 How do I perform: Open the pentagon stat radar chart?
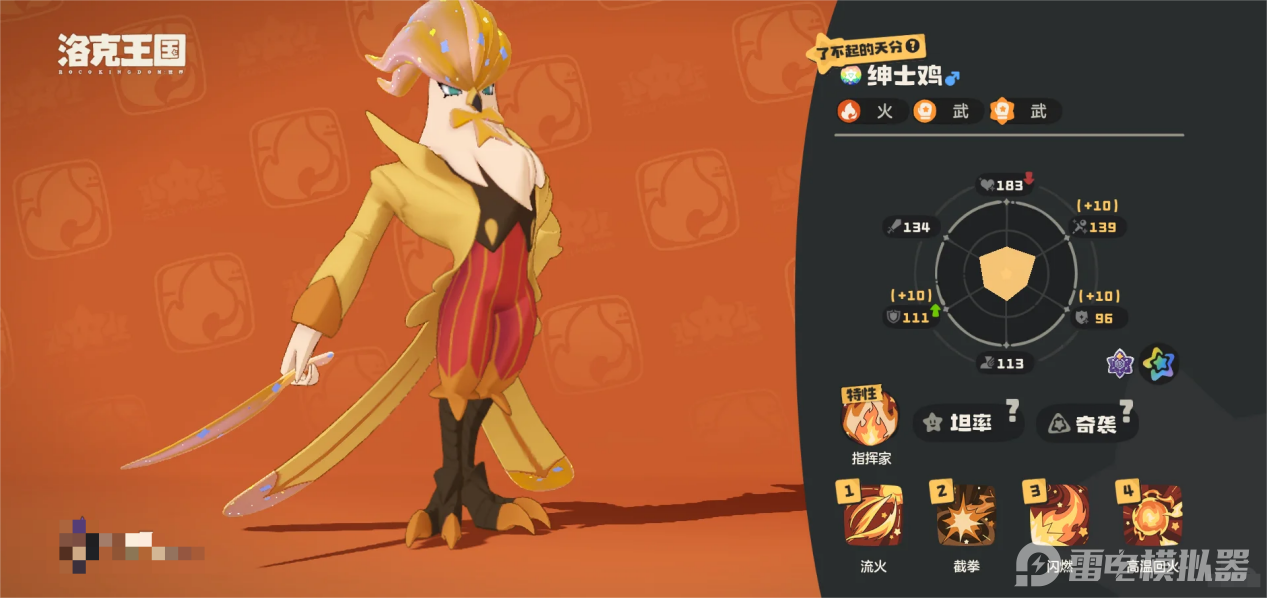click(x=1006, y=273)
